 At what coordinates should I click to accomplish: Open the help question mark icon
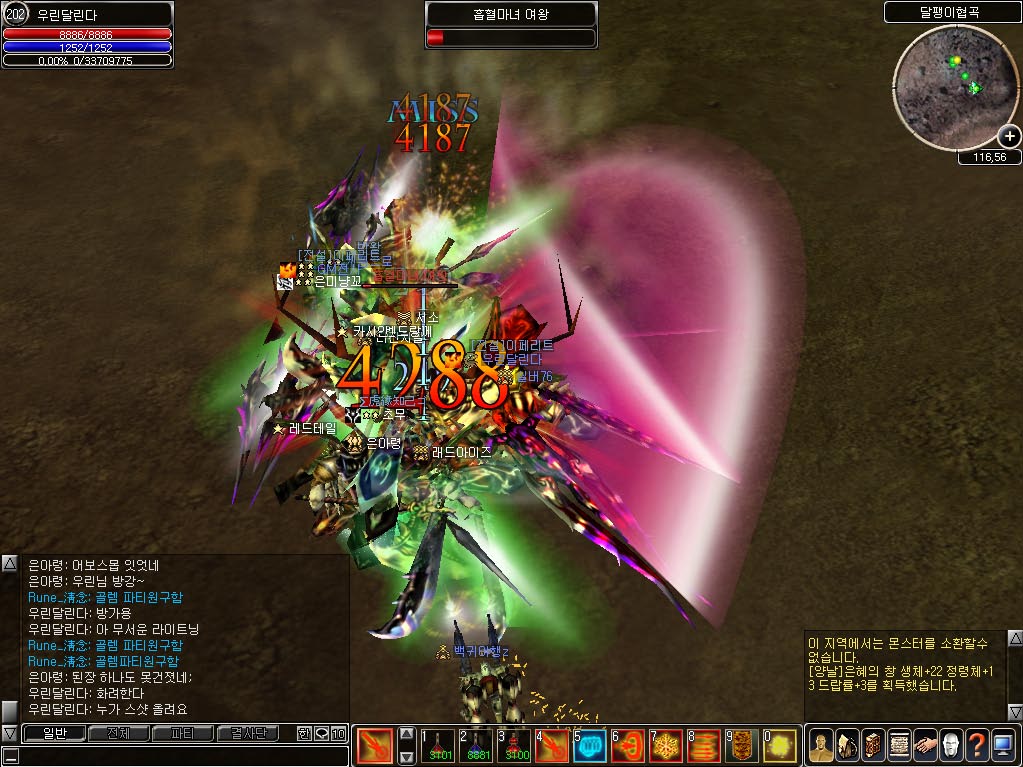click(x=976, y=744)
